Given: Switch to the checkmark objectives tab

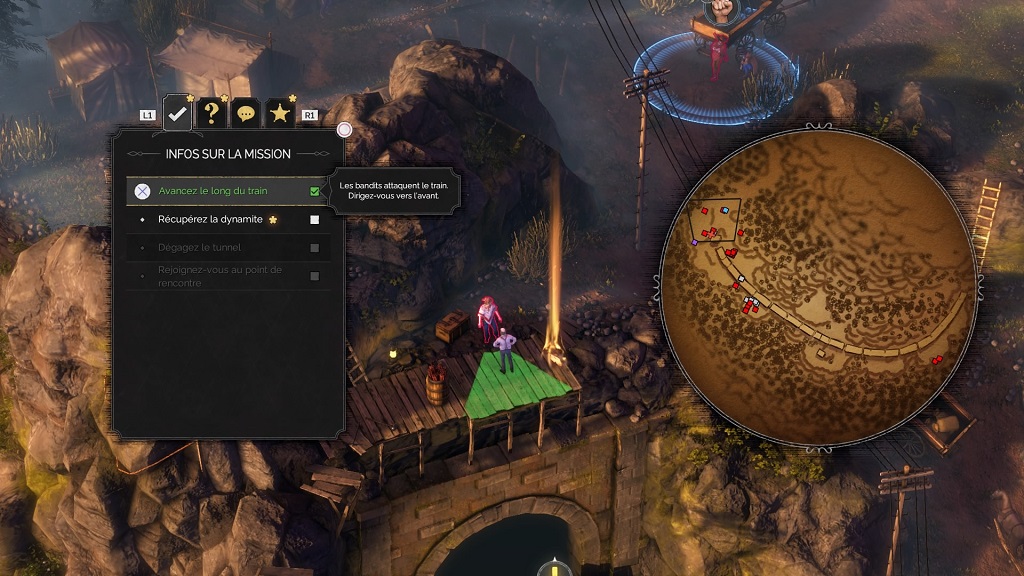Looking at the screenshot, I should (178, 113).
